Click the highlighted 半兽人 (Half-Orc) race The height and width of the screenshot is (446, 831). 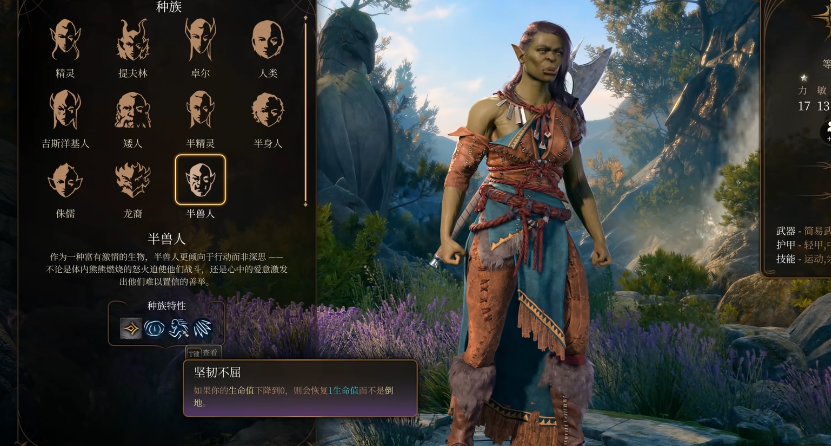(200, 180)
